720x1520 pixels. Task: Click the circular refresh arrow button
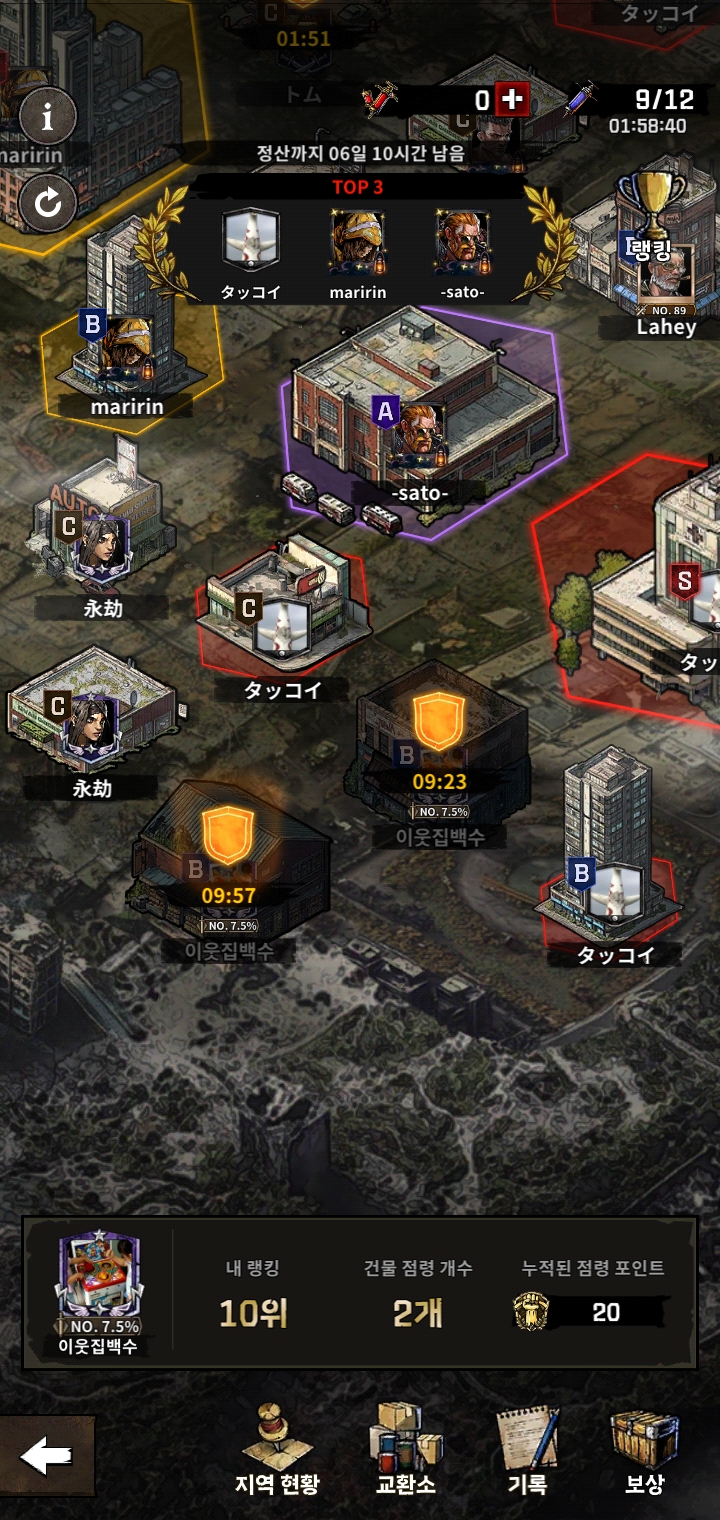(47, 203)
